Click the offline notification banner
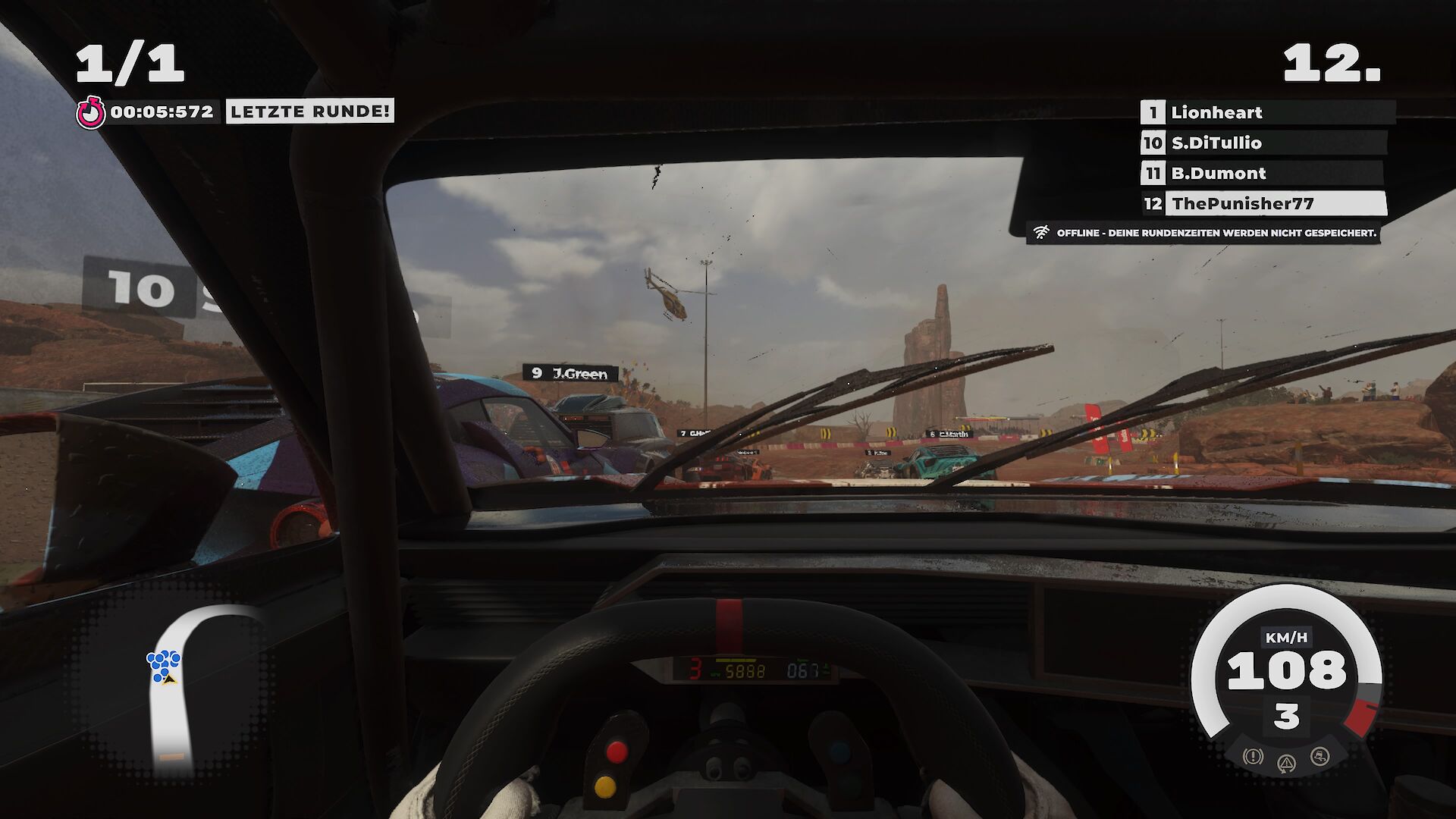 [x=1204, y=233]
